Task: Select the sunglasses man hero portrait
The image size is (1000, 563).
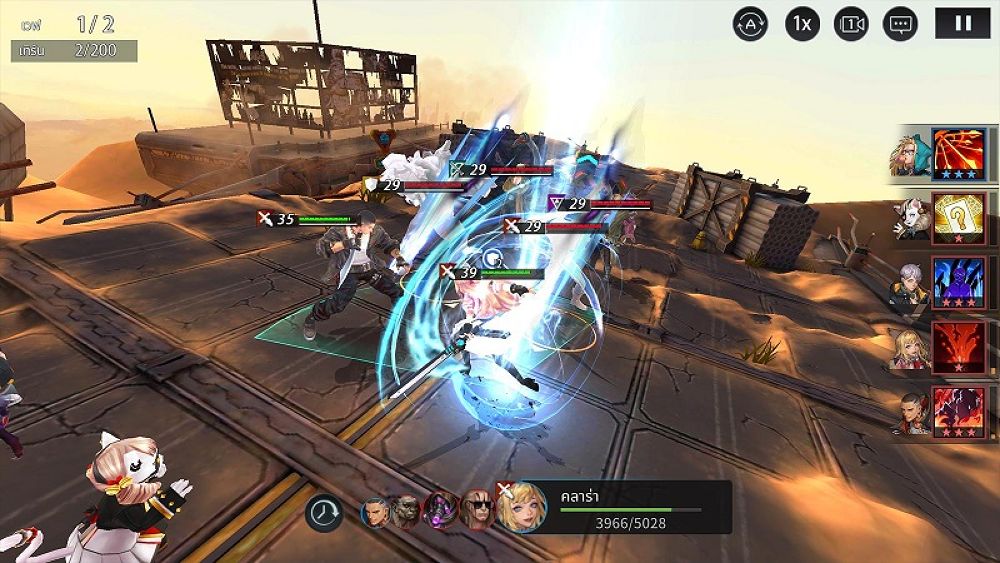Action: point(477,511)
